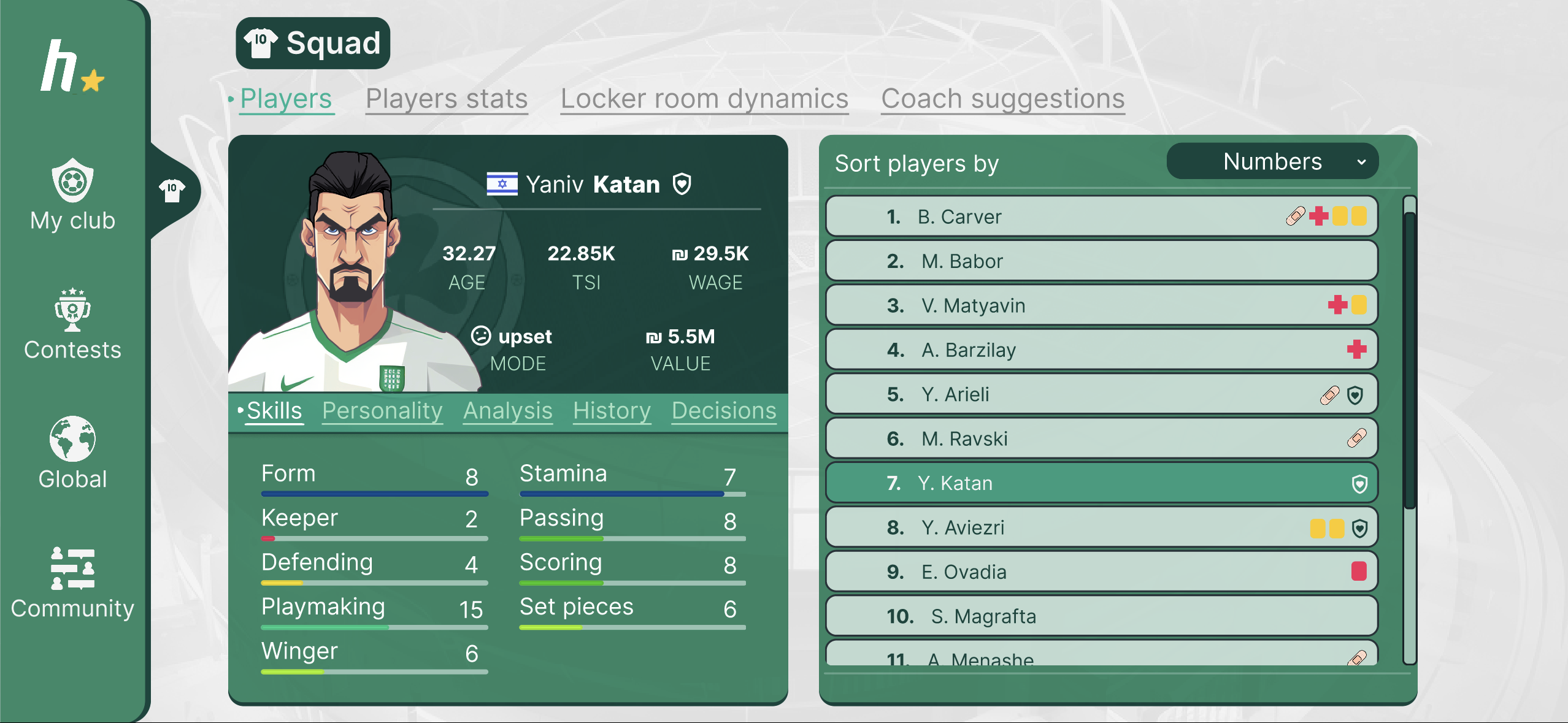Select Y. Arieli from the list
The image size is (1568, 723).
[1101, 394]
